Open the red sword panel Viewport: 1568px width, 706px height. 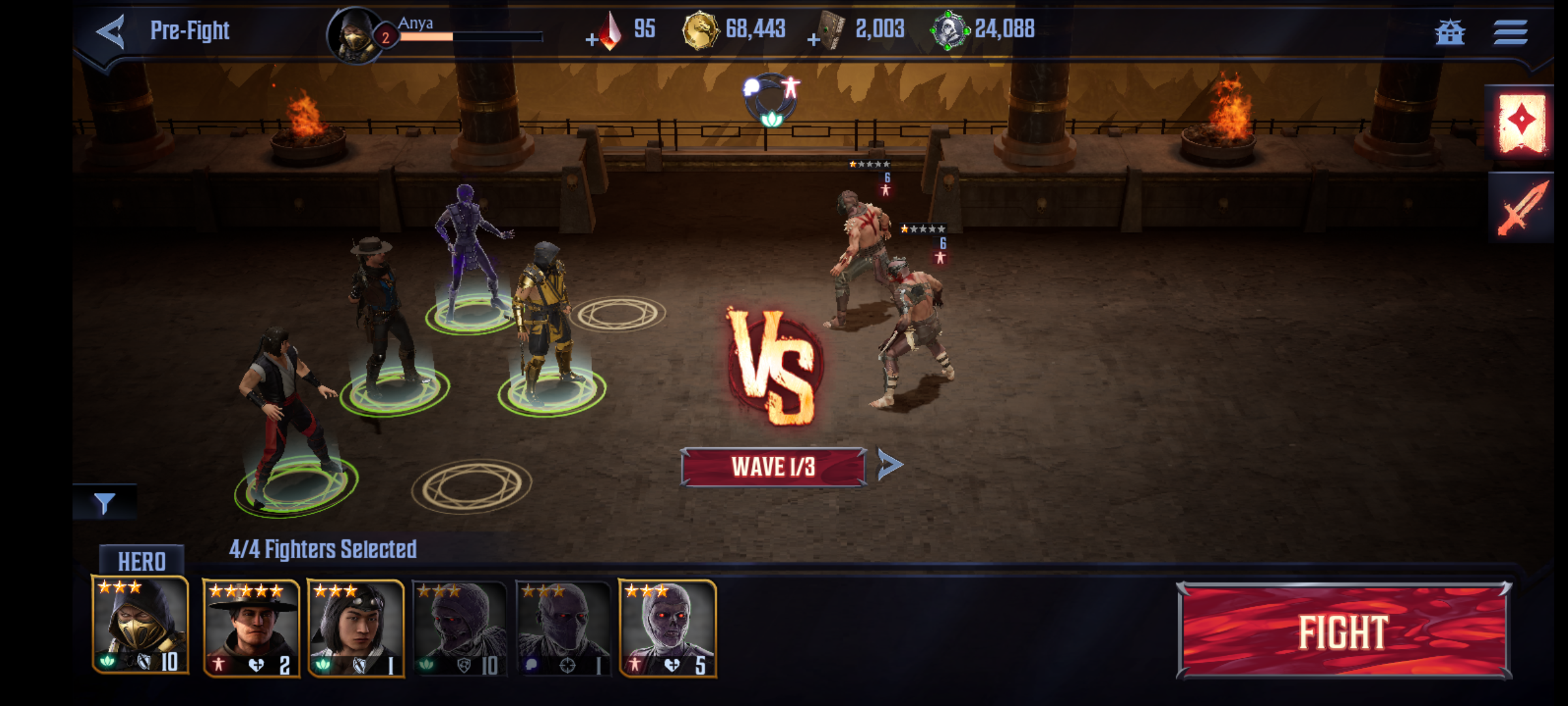pyautogui.click(x=1522, y=208)
